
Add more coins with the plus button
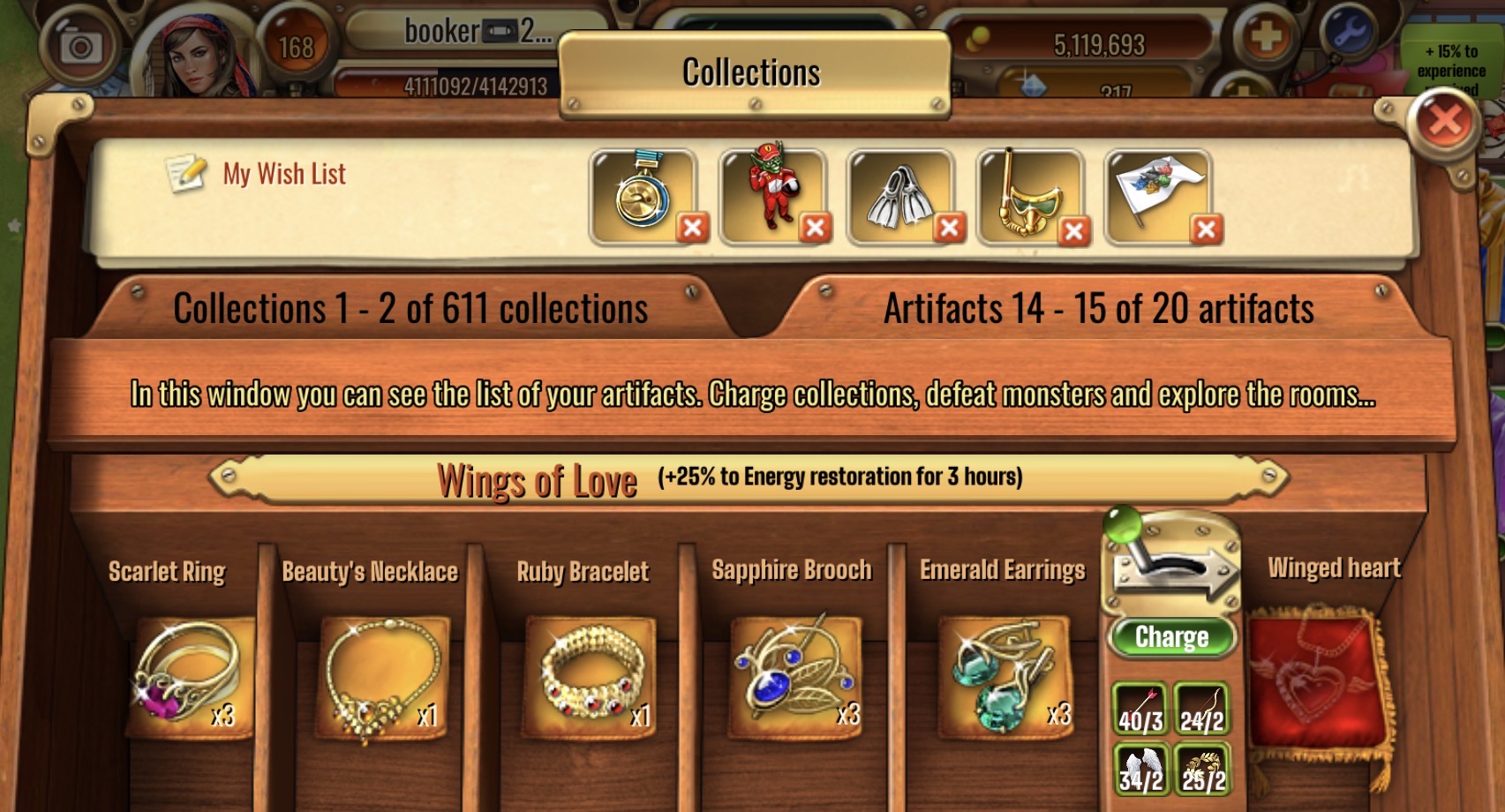[1265, 37]
